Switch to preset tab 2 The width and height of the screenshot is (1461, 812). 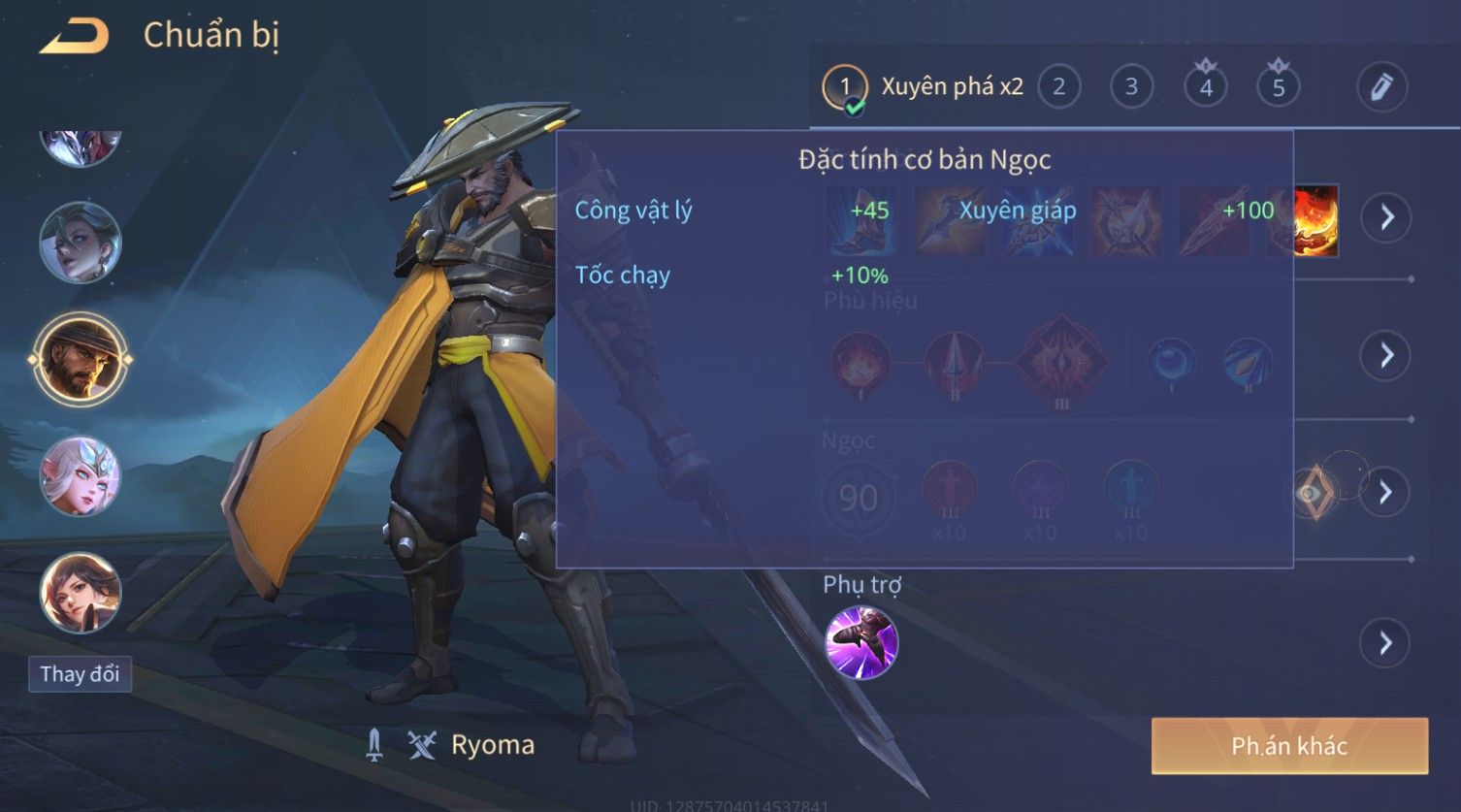tap(1058, 87)
